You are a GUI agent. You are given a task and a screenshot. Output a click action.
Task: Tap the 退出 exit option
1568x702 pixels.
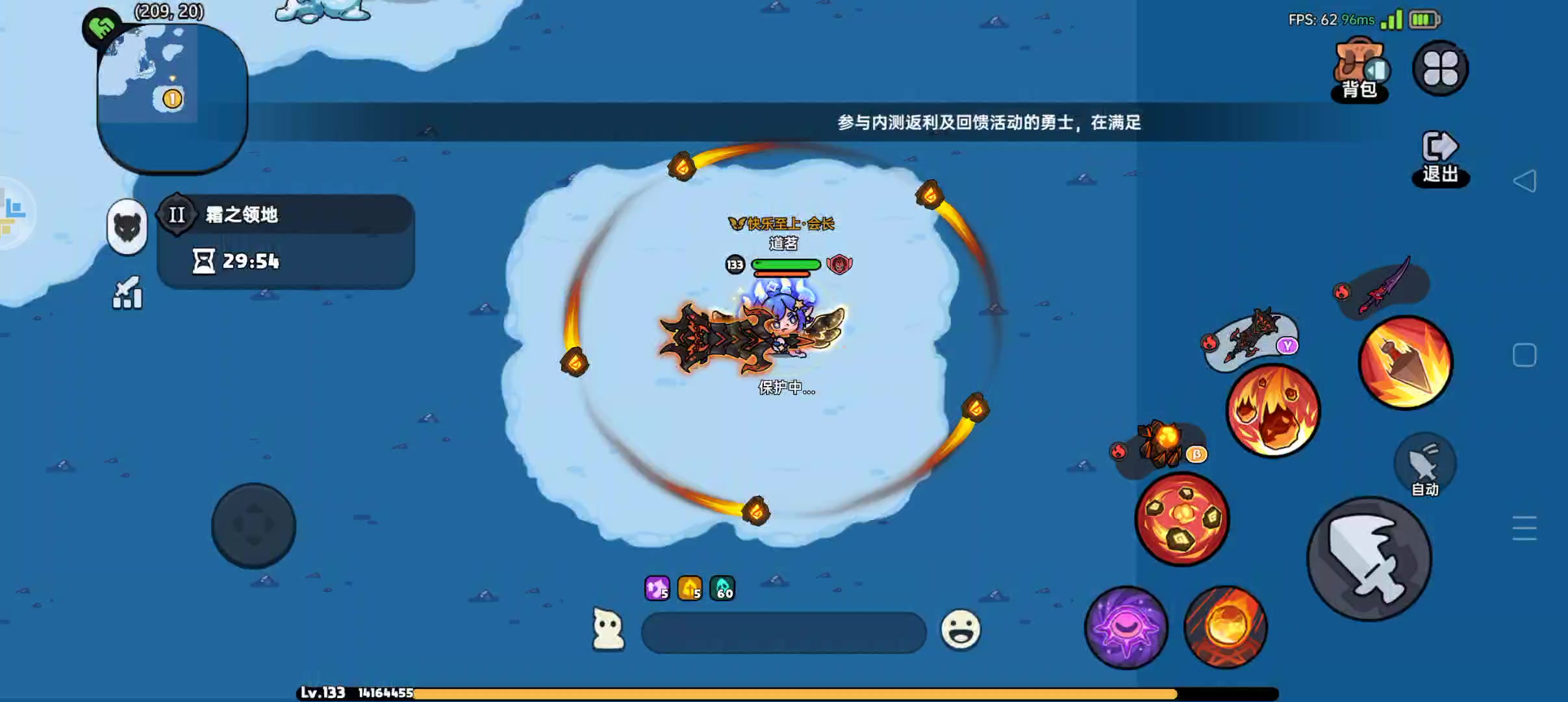(x=1441, y=156)
